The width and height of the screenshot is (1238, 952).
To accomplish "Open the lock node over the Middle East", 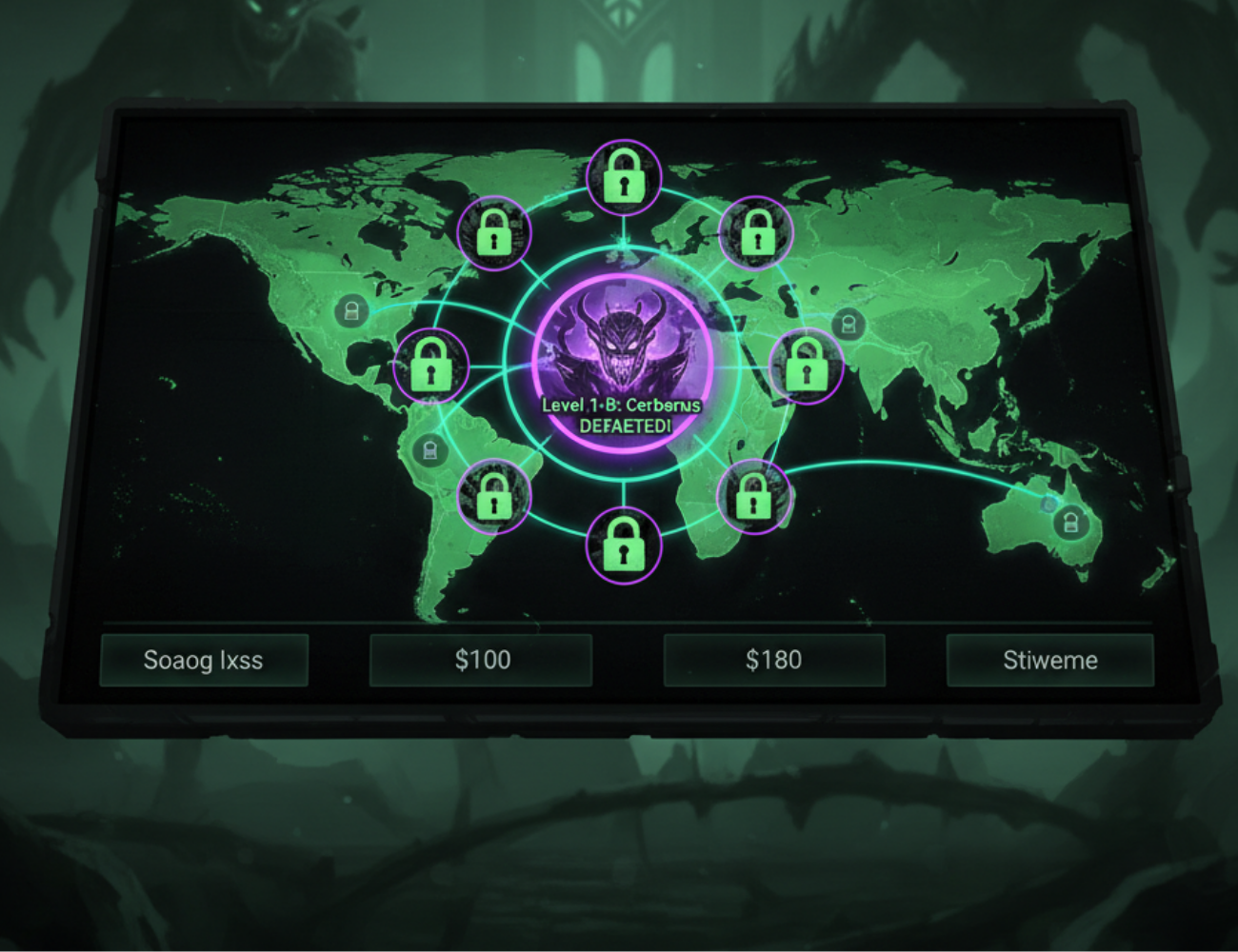I will click(x=805, y=367).
